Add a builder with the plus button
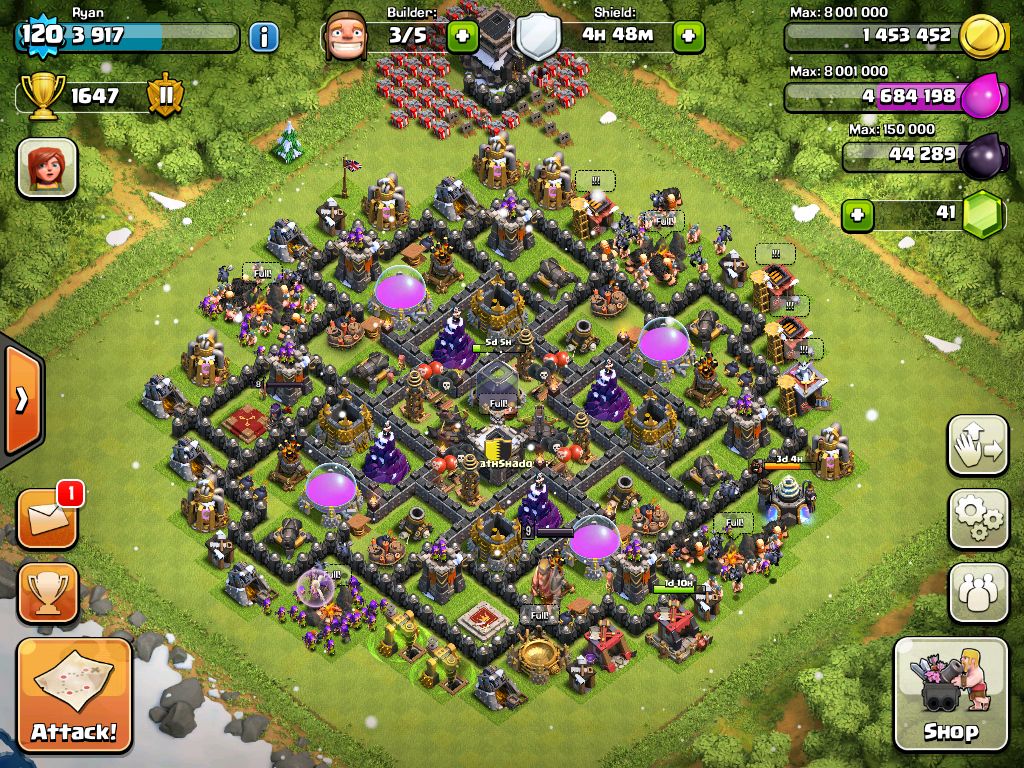 click(x=463, y=38)
